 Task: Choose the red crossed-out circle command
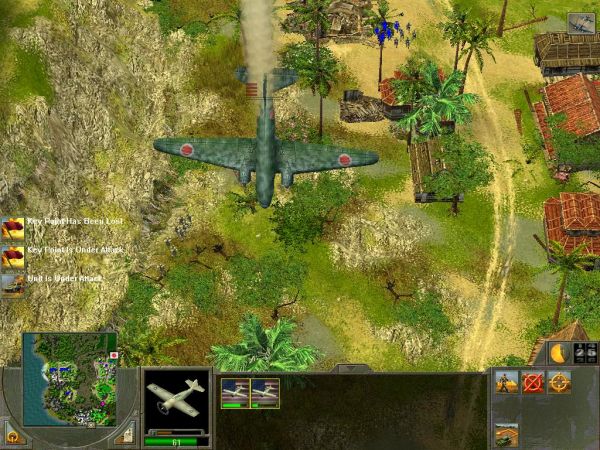tap(533, 381)
